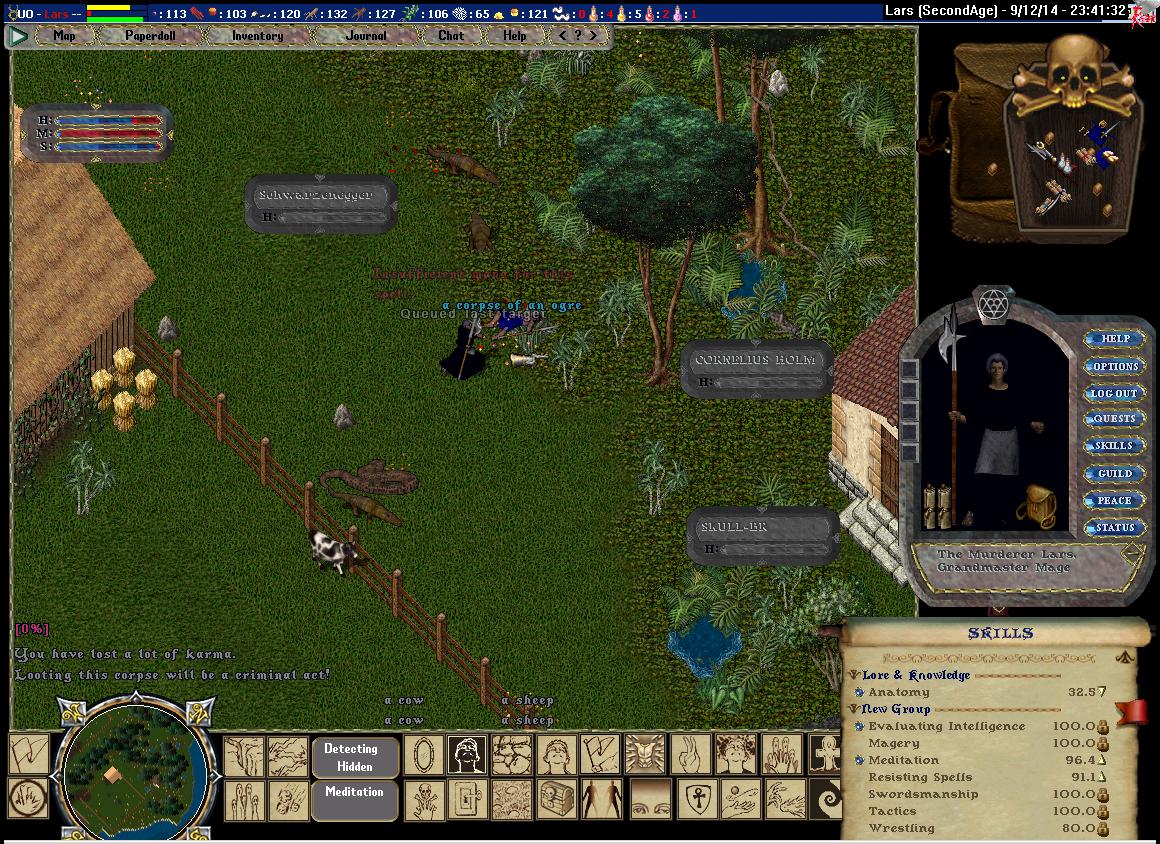Open the Paperdoll menu entry
Screen dimensions: 1160x844
point(150,36)
